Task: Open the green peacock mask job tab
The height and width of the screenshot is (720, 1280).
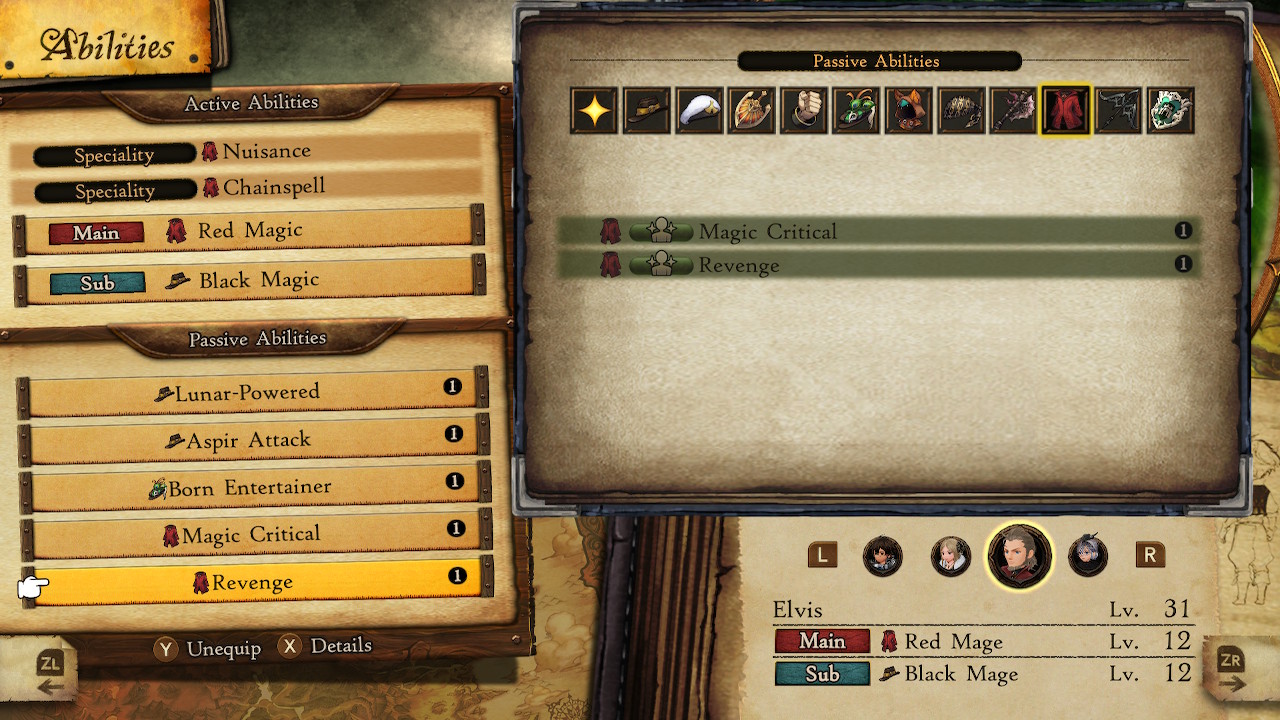Action: coord(856,110)
